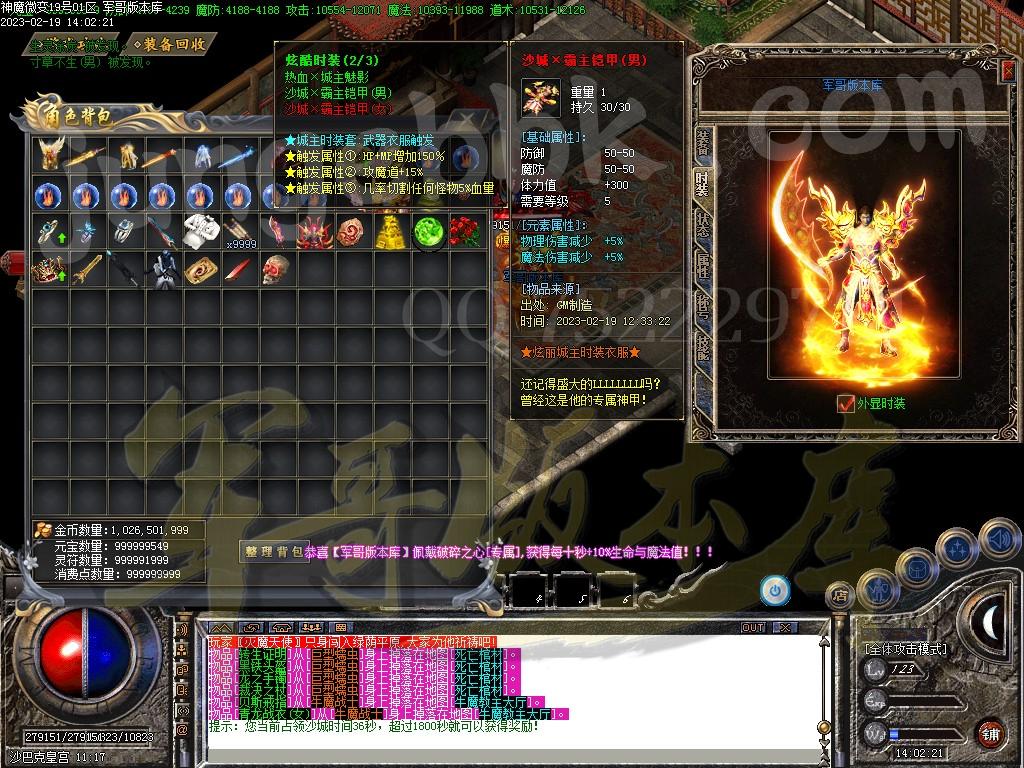The height and width of the screenshot is (768, 1024).
Task: Toggle the 外显时装 costume display checkbox
Action: coord(846,404)
